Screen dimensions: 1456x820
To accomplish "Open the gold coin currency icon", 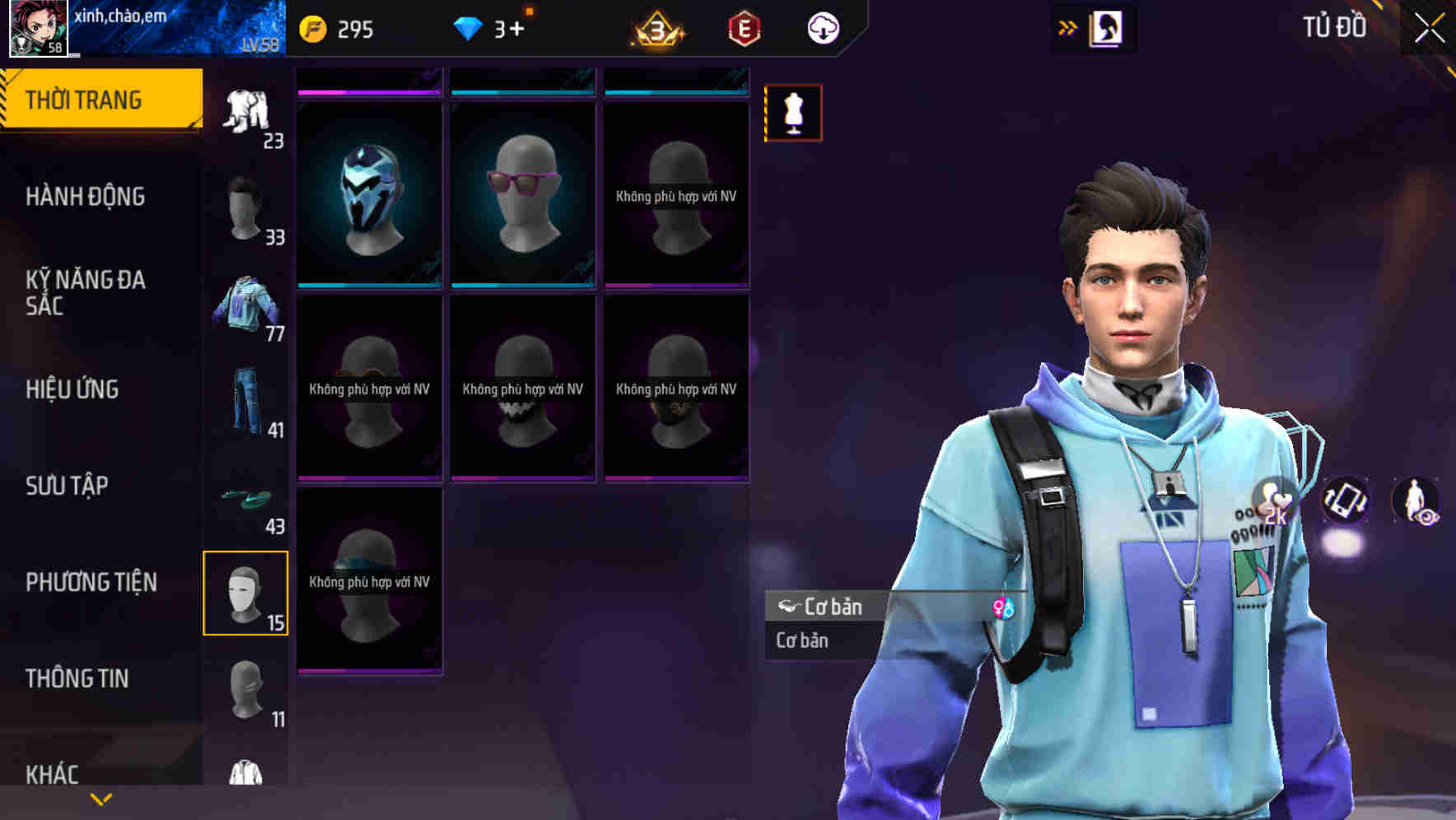I will [x=315, y=27].
